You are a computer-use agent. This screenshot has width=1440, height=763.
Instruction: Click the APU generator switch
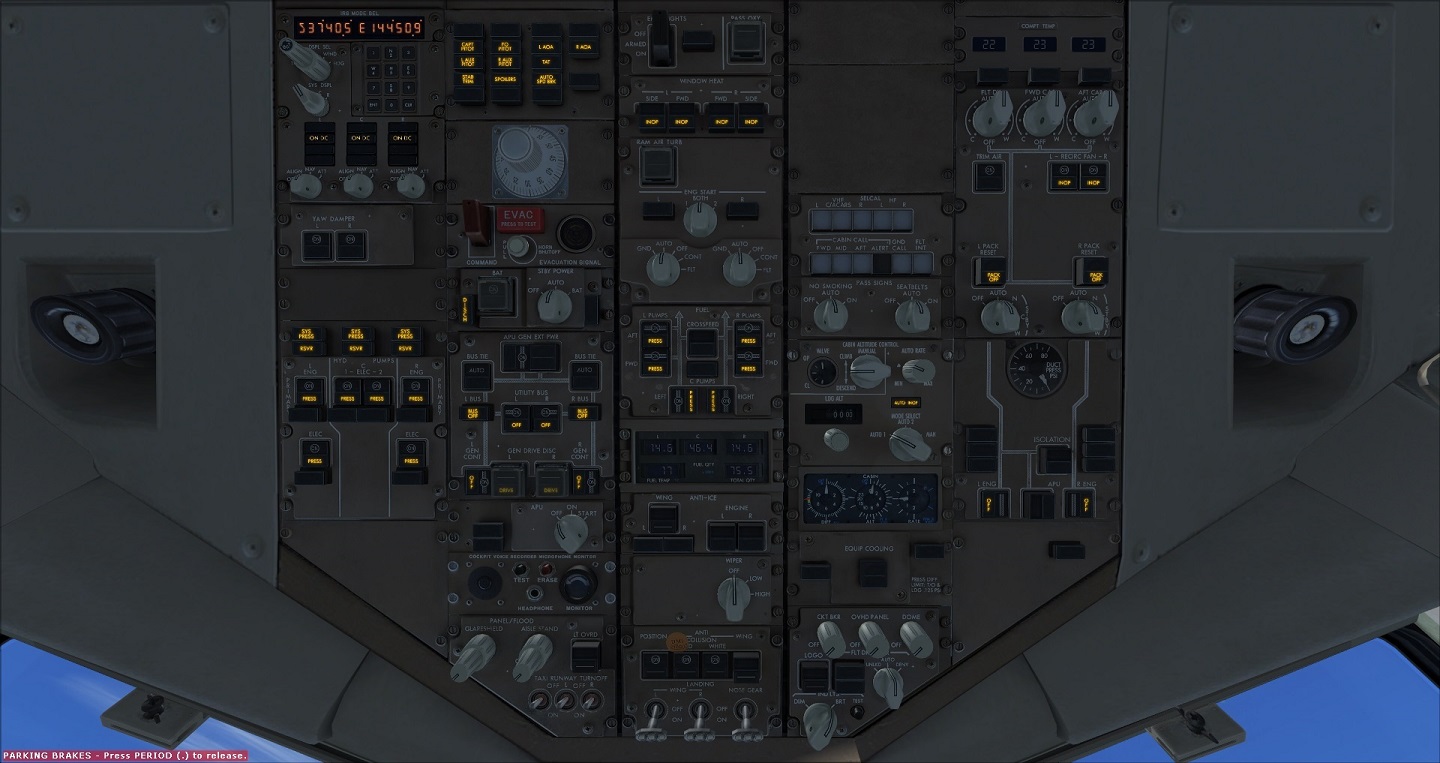pos(517,358)
